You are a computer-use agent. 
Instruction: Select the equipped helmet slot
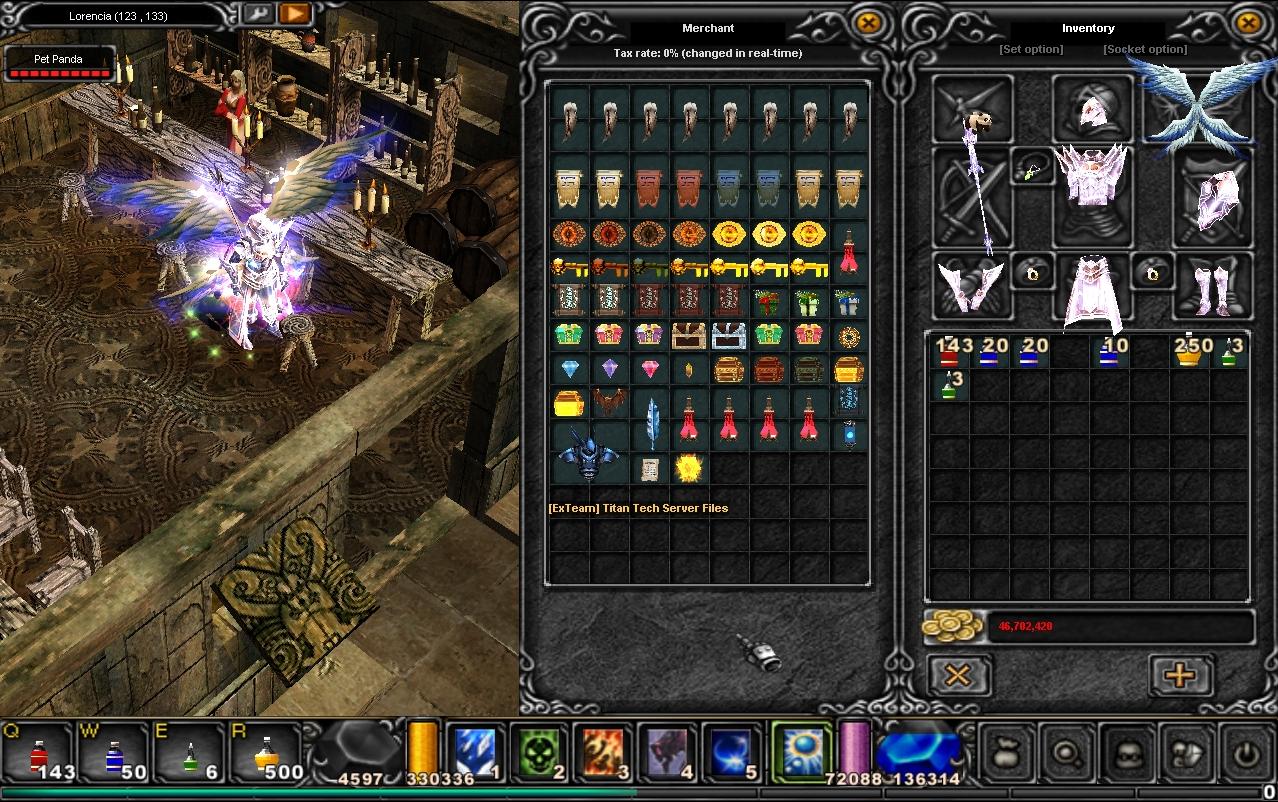[x=1091, y=107]
